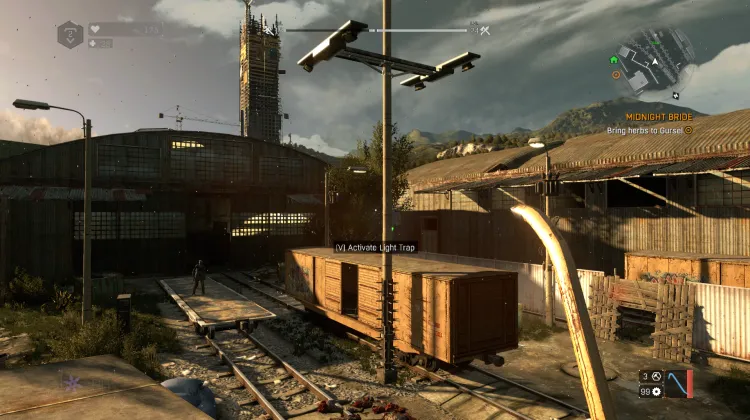Click the white player arrow on minimap
Viewport: 750px width, 420px height.
click(x=655, y=61)
